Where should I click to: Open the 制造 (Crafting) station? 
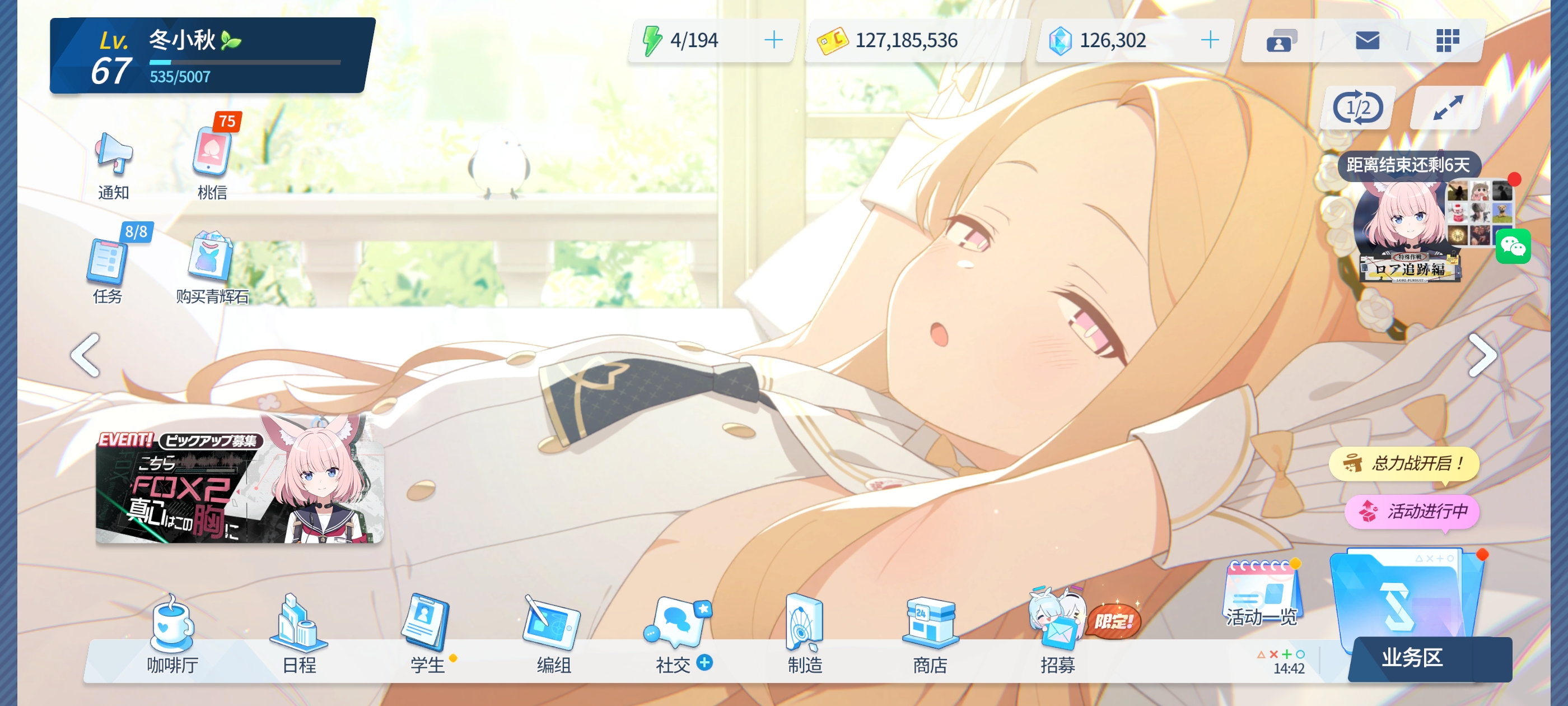pyautogui.click(x=804, y=634)
